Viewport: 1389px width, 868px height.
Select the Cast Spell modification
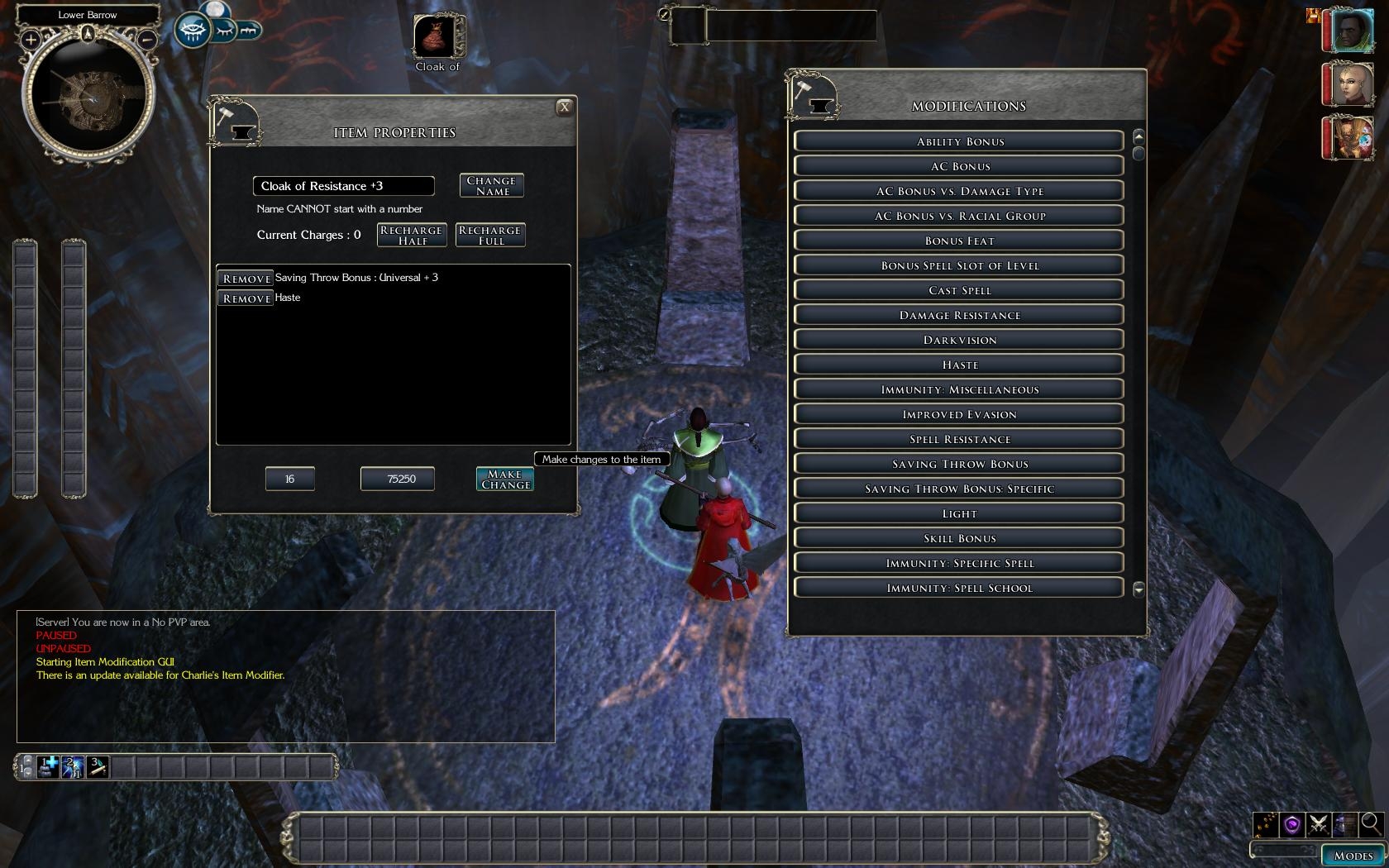pyautogui.click(x=959, y=290)
